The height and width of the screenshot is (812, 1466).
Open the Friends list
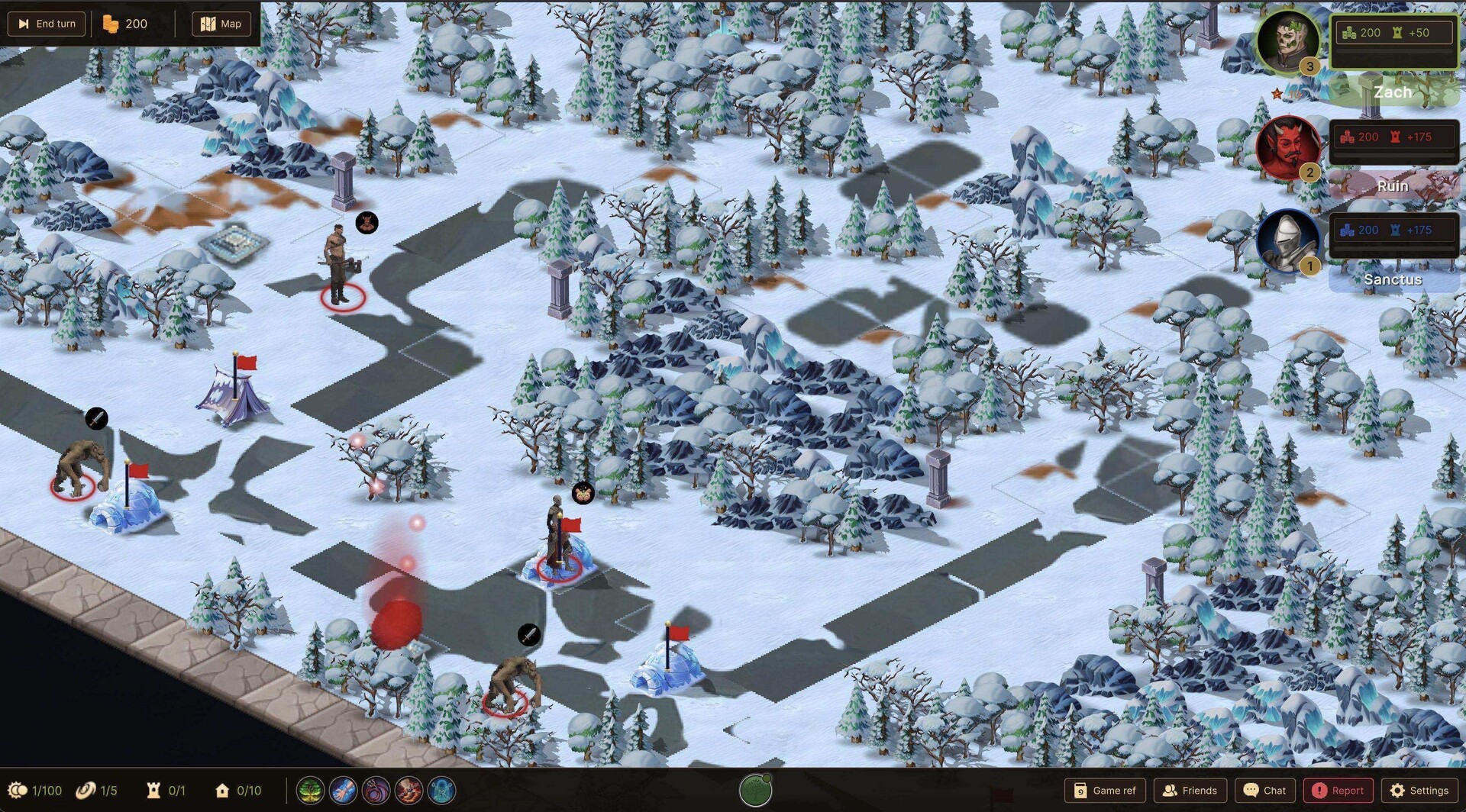click(x=1190, y=791)
